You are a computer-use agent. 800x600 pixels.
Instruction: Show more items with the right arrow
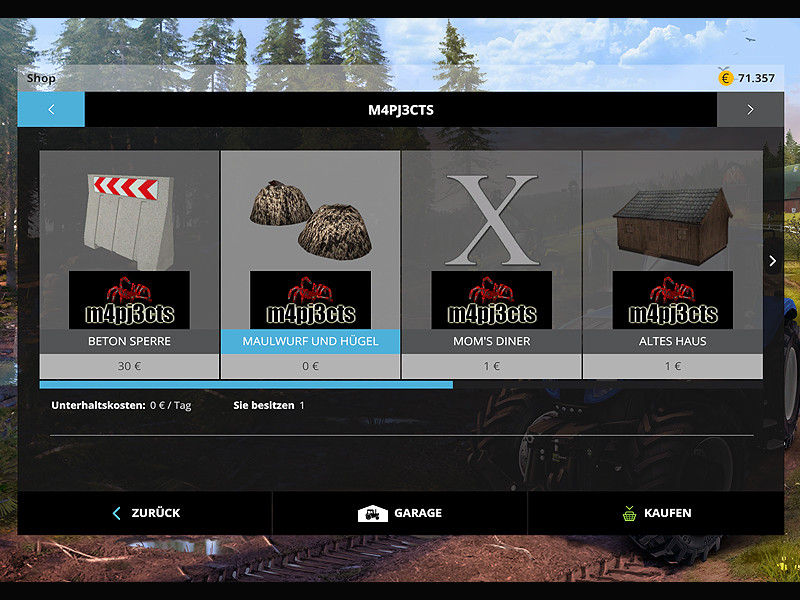click(x=772, y=261)
